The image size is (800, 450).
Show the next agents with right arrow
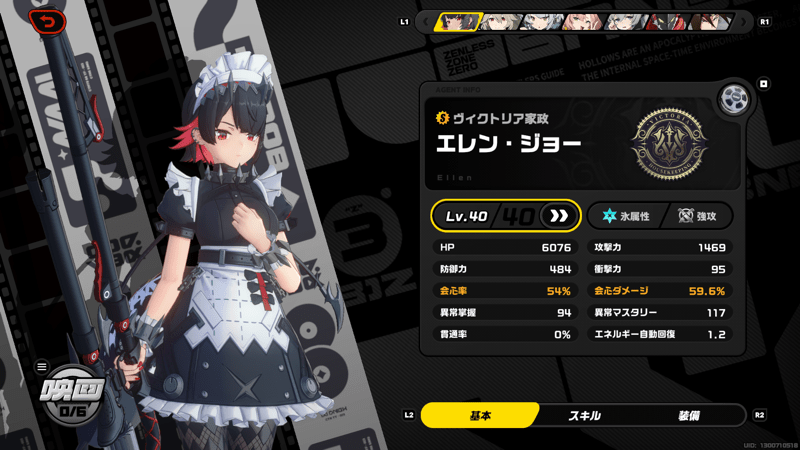coord(743,21)
